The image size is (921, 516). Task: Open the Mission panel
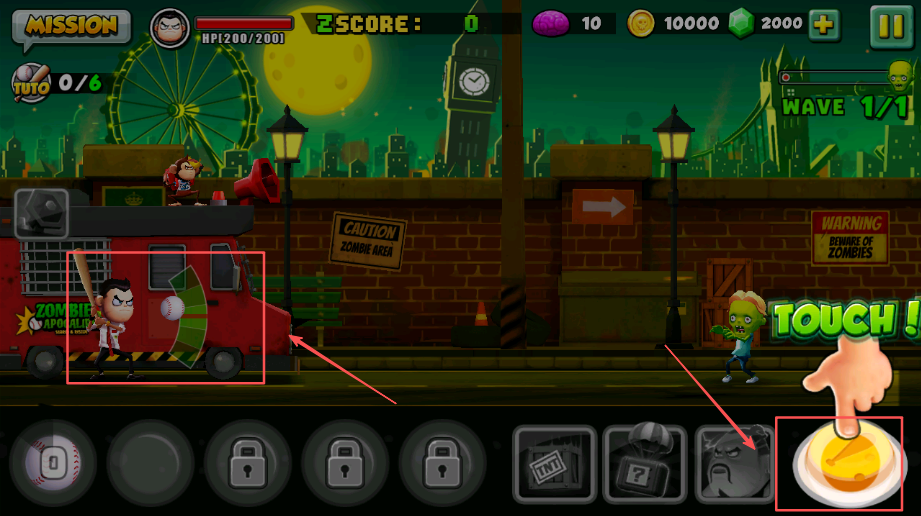pos(70,26)
